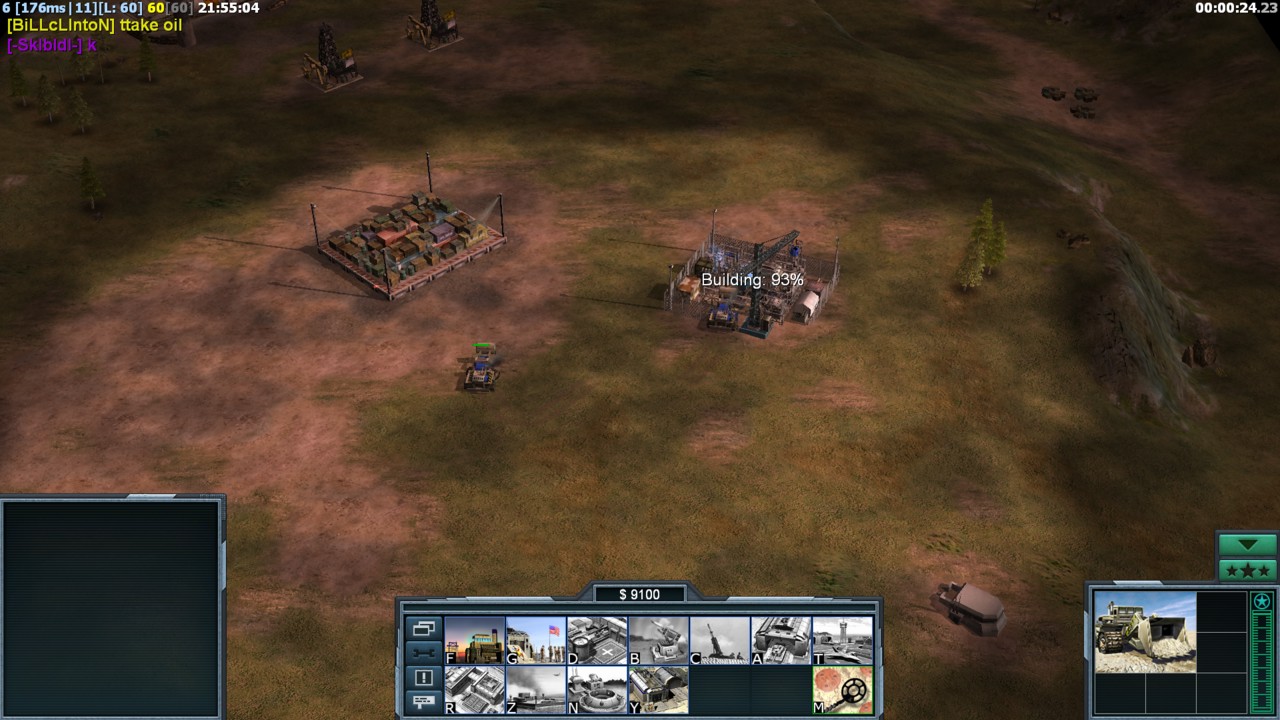Select the build icon with hotkey R
Screen dimensions: 1280x720
click(474, 690)
